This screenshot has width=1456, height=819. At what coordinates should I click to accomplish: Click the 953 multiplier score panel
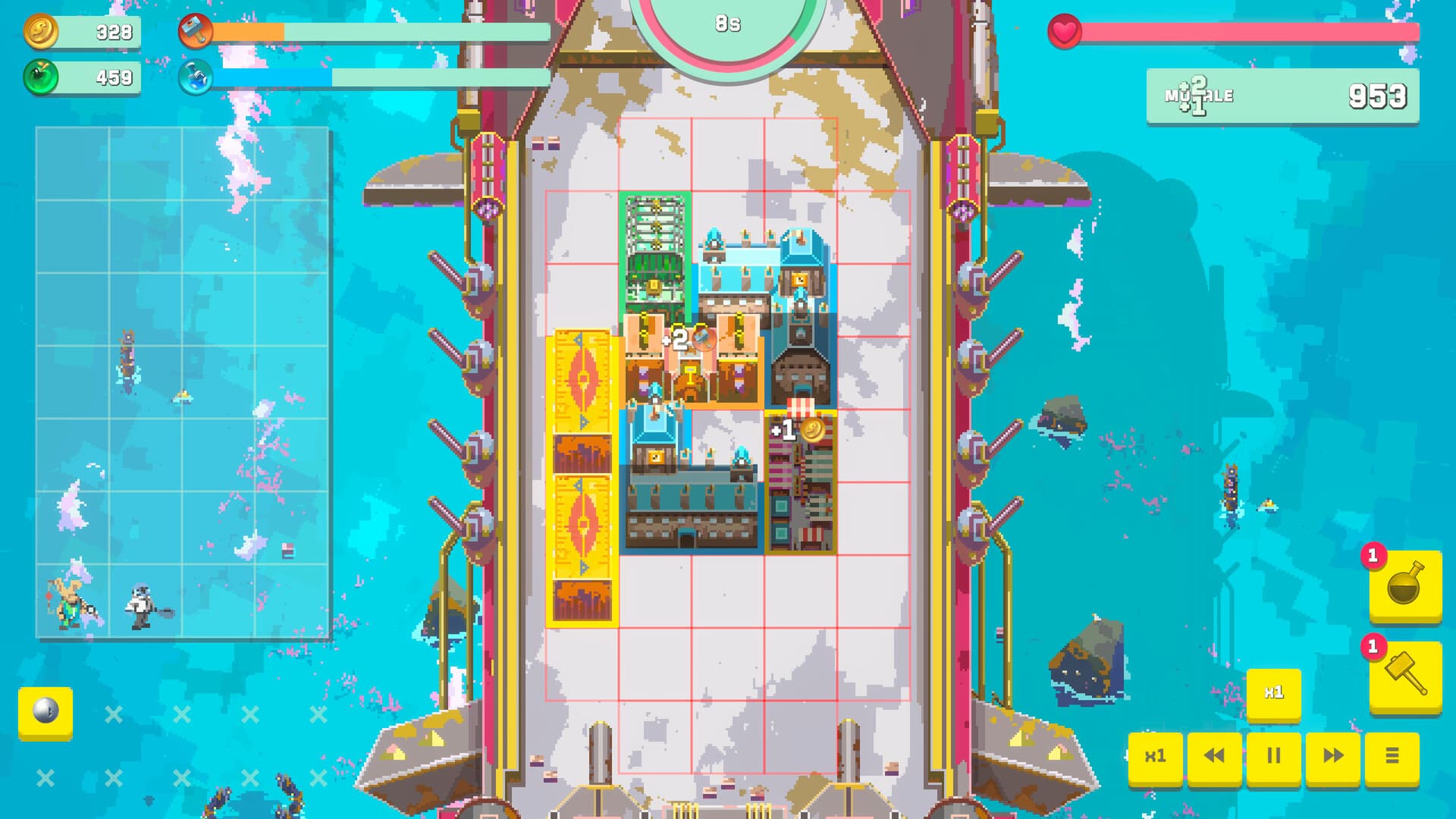point(1282,96)
